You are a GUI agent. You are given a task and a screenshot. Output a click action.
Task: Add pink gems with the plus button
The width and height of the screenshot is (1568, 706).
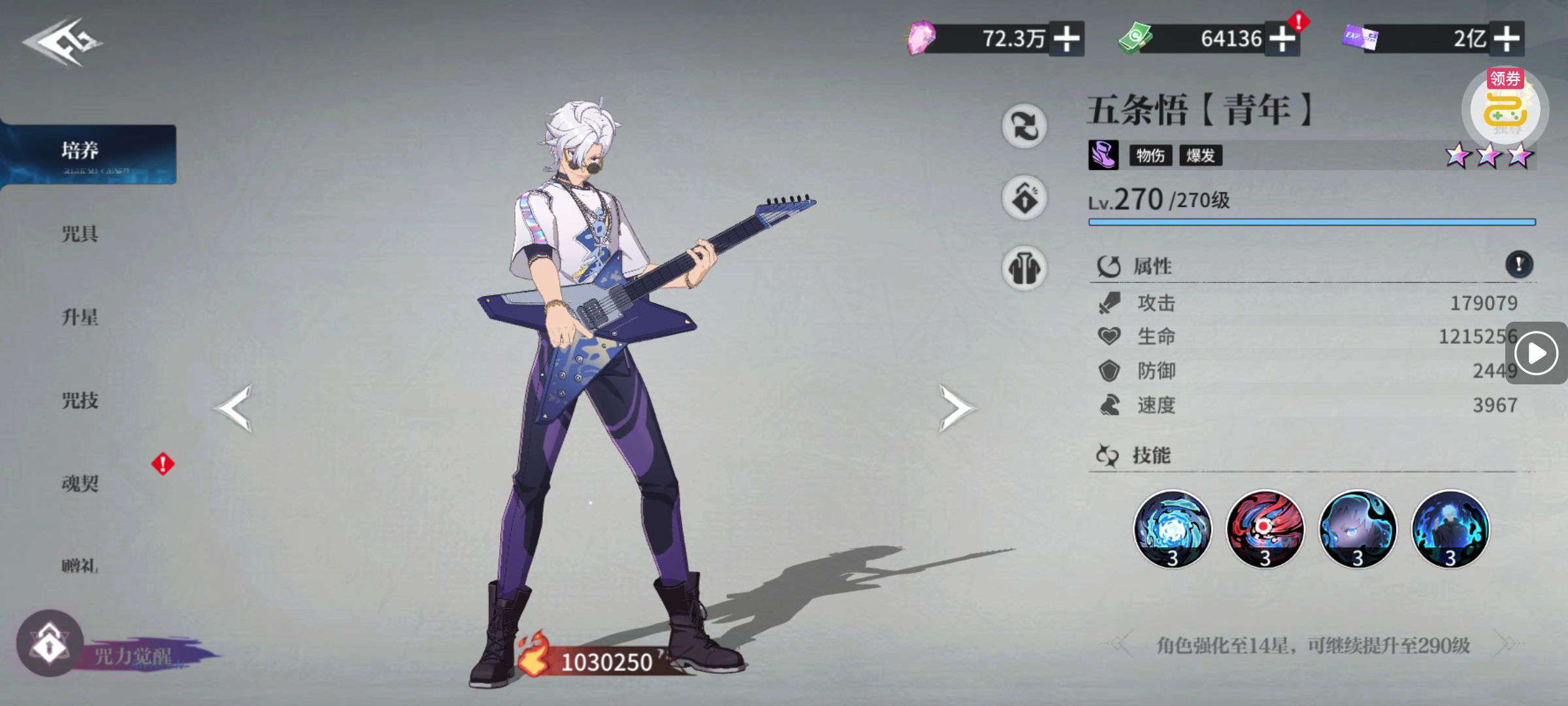tap(1066, 39)
